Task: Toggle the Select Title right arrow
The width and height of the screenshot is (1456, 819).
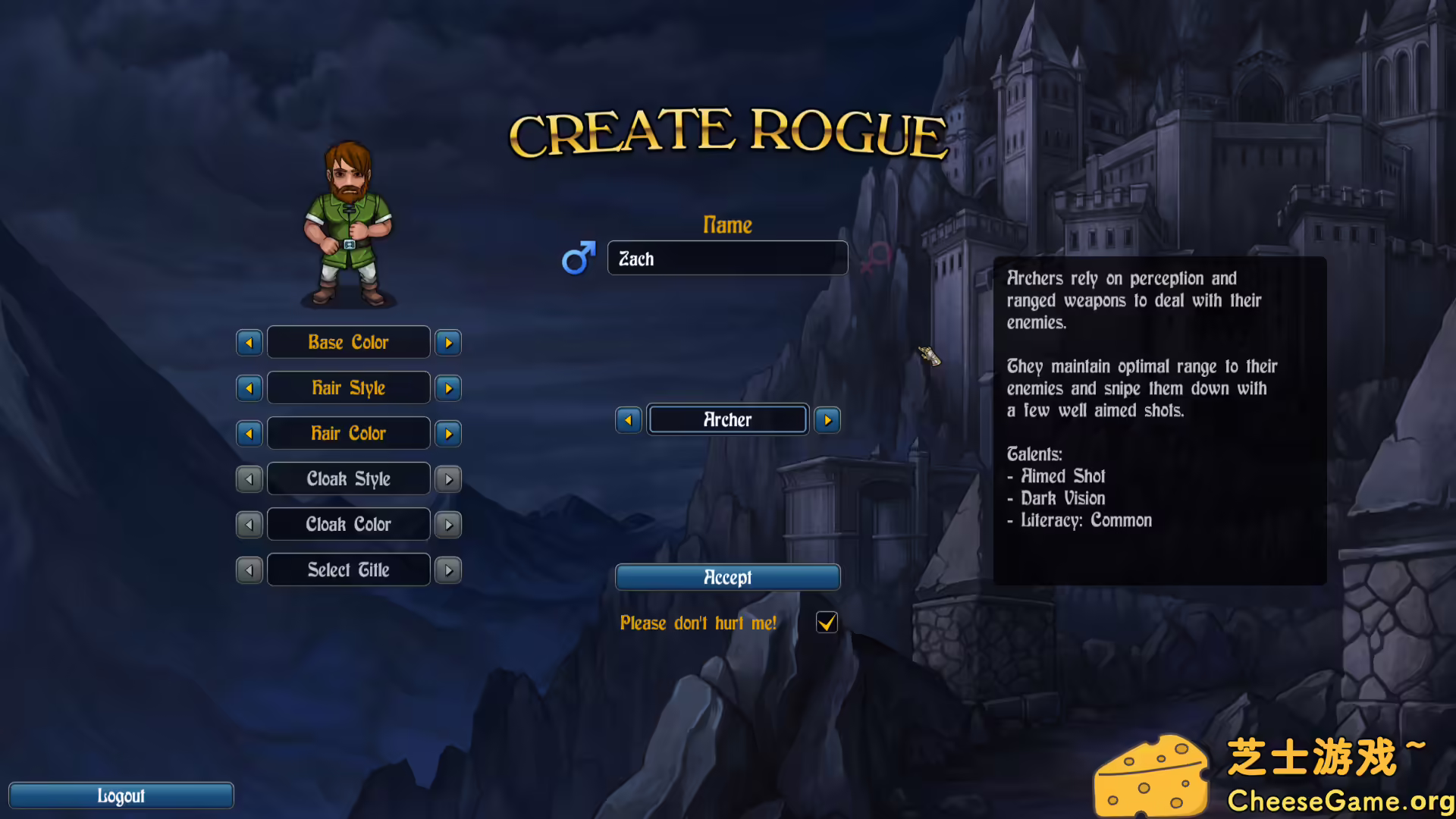Action: (x=447, y=570)
